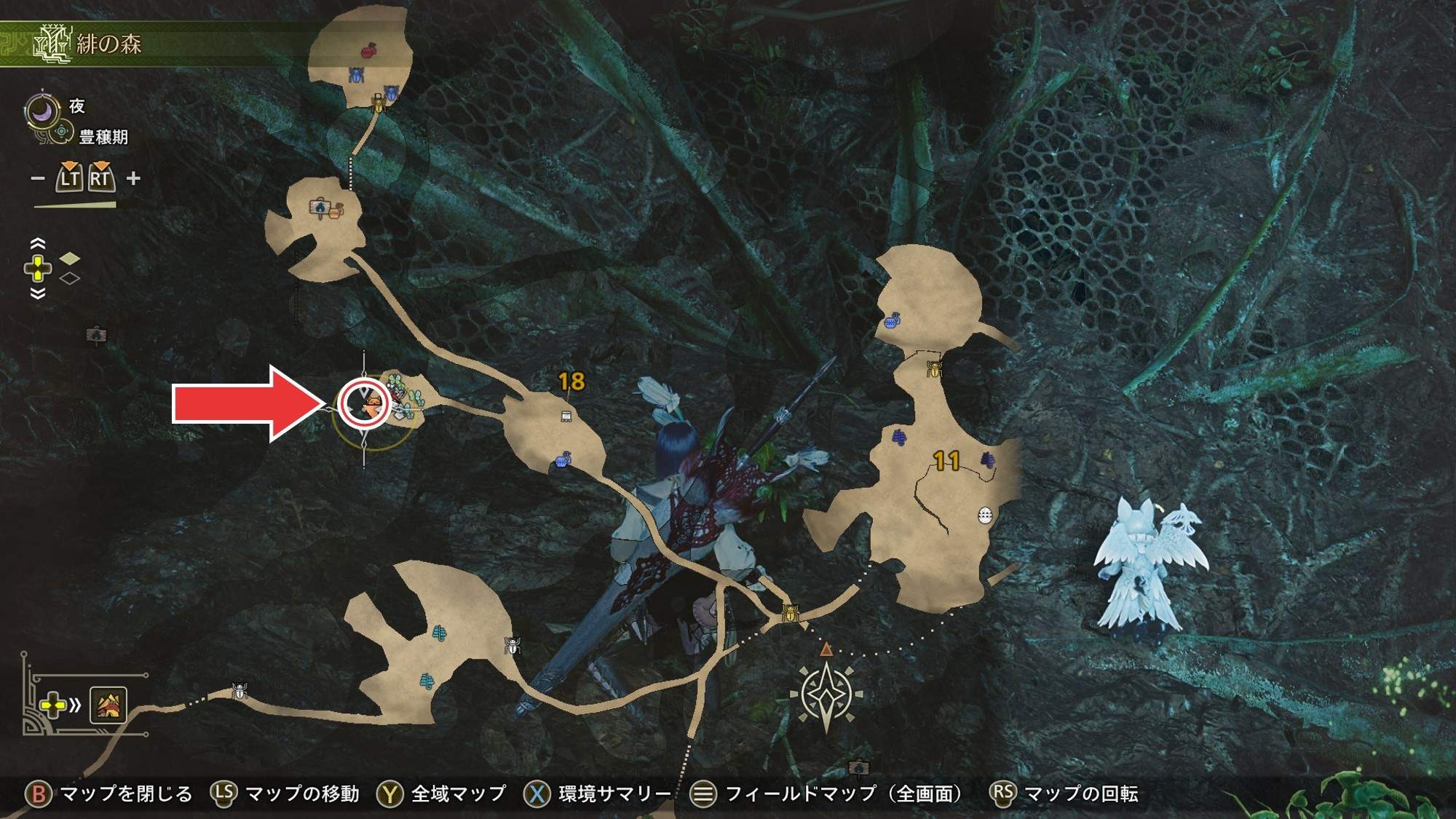This screenshot has height=819, width=1456.
Task: Select the area 11 number marker
Action: pyautogui.click(x=946, y=460)
